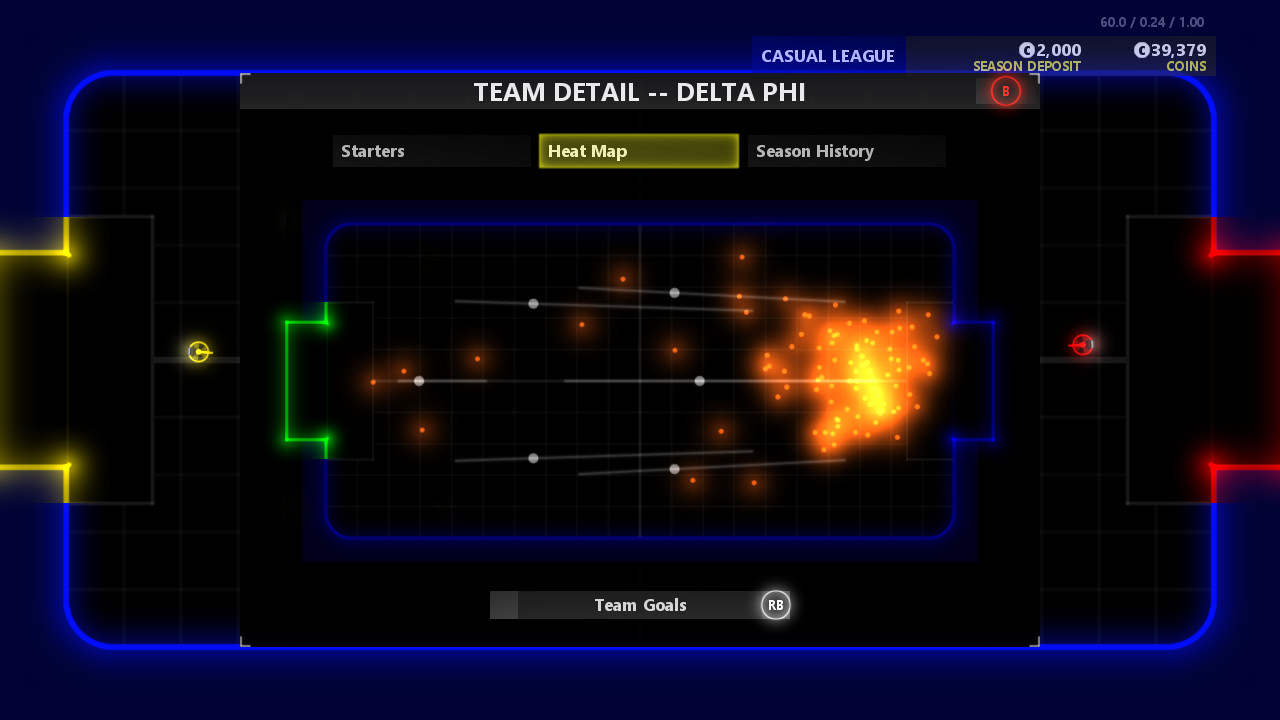Select the yellow team goal indicator icon
Viewport: 1280px width, 720px height.
pyautogui.click(x=199, y=352)
